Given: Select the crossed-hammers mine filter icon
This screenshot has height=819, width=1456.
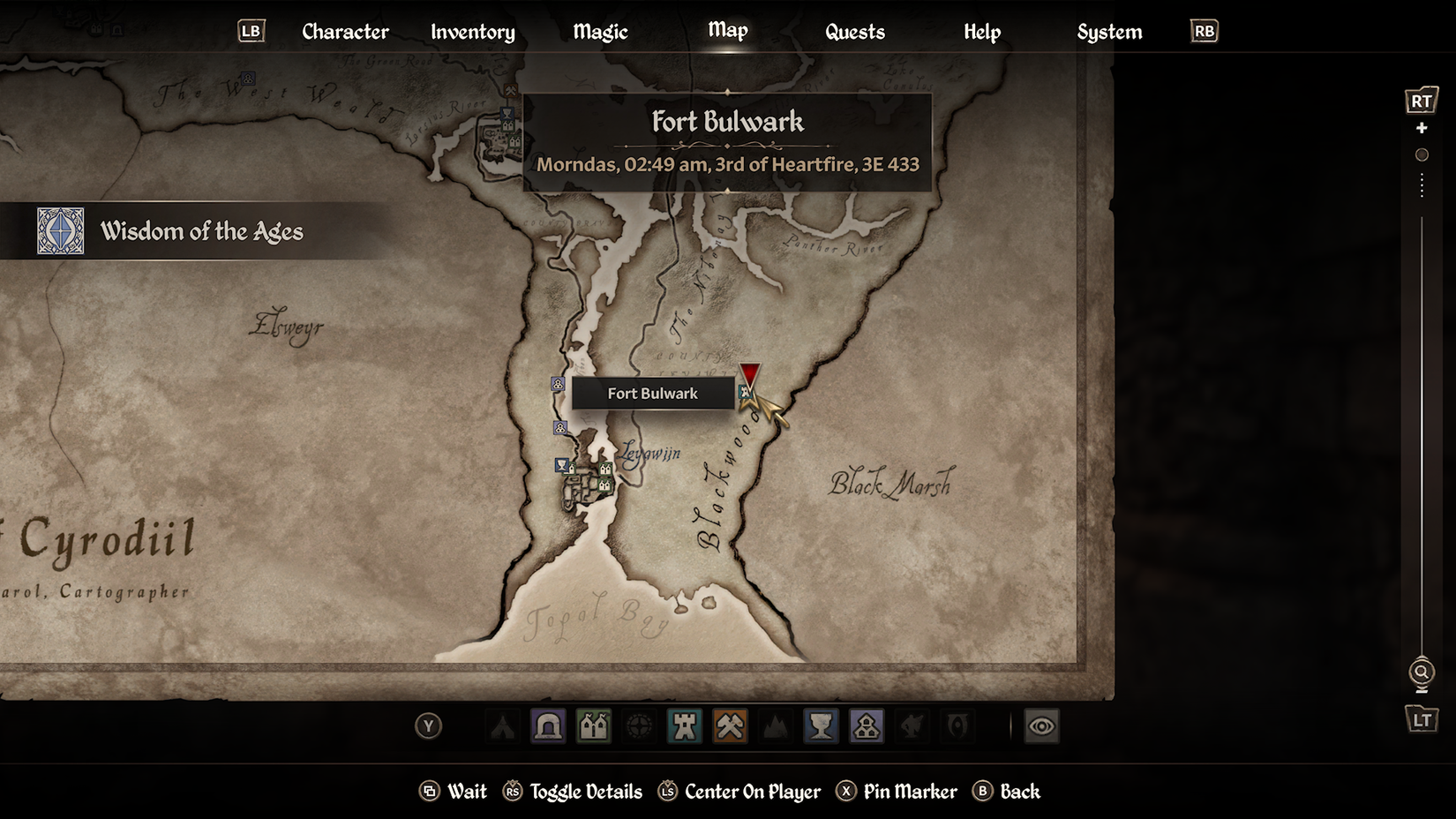Looking at the screenshot, I should pyautogui.click(x=731, y=726).
